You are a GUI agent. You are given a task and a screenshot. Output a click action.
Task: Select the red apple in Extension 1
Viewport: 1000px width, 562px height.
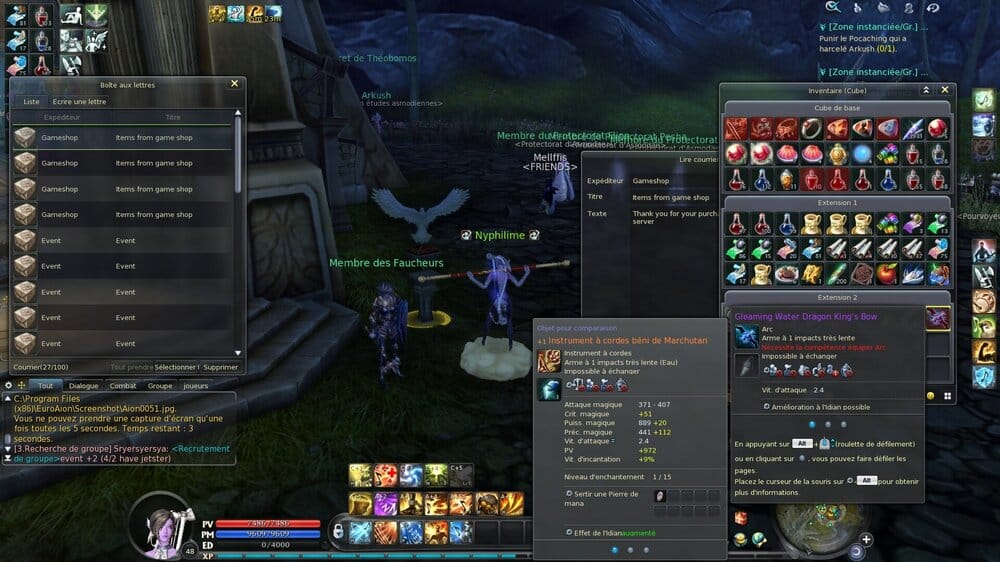[x=887, y=273]
